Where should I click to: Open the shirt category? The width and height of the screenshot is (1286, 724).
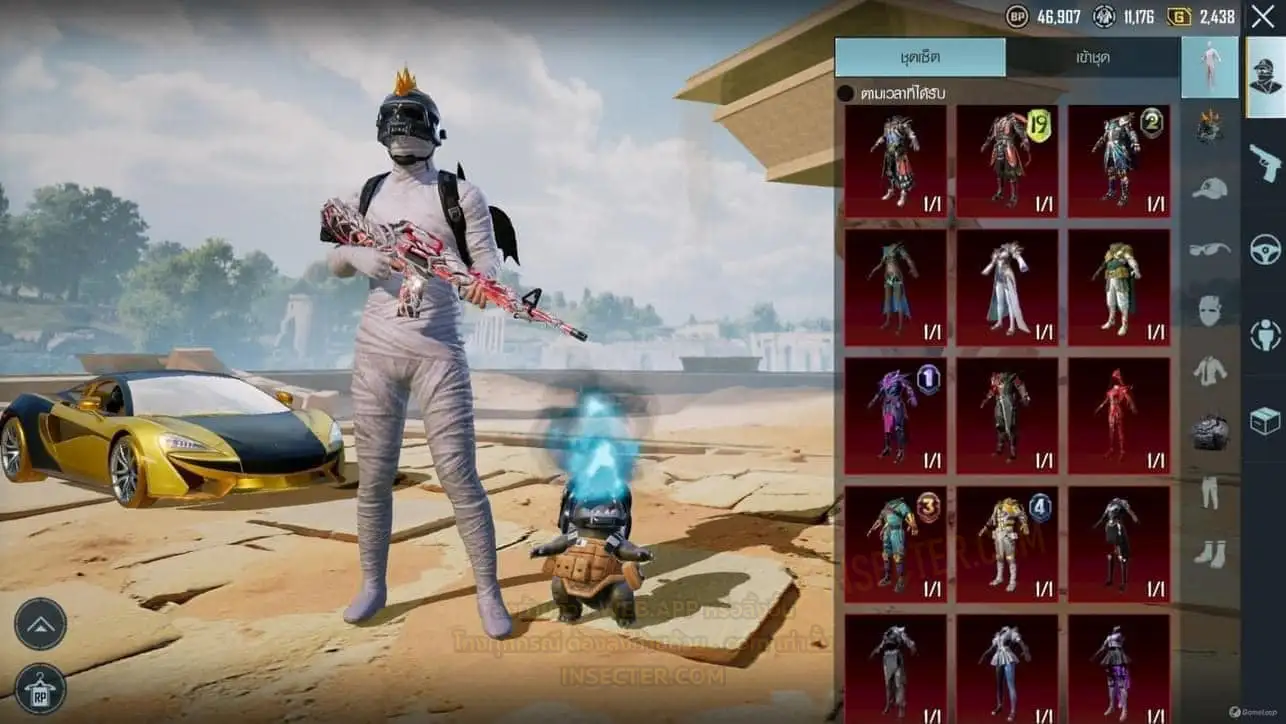click(x=1210, y=371)
